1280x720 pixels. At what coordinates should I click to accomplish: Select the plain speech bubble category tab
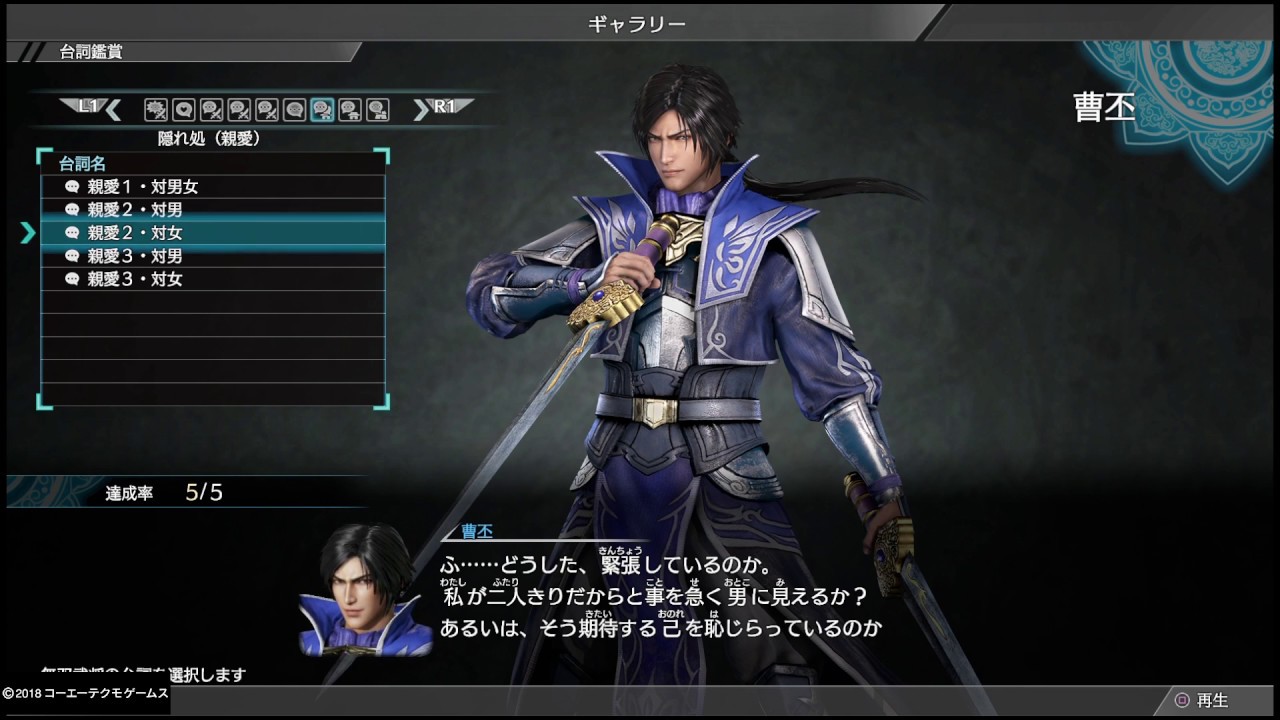pos(294,109)
